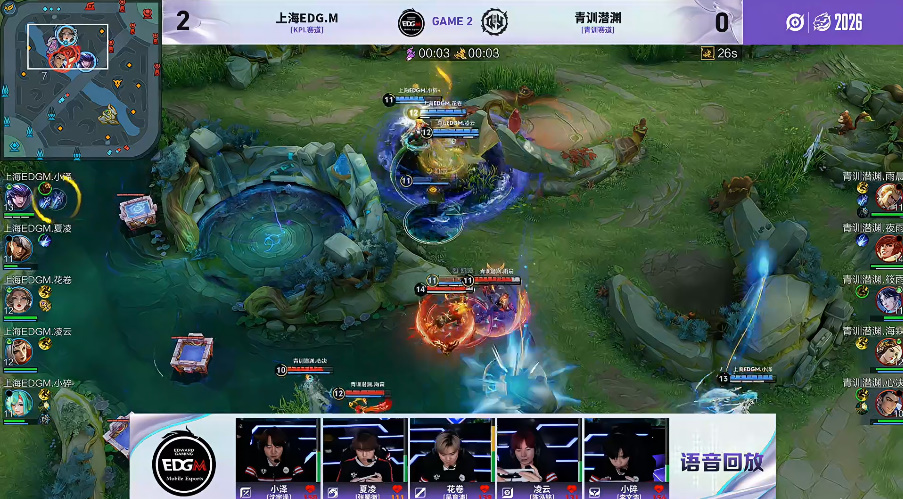Choose the 青训潜渊.海森 hero portrait

point(888,352)
